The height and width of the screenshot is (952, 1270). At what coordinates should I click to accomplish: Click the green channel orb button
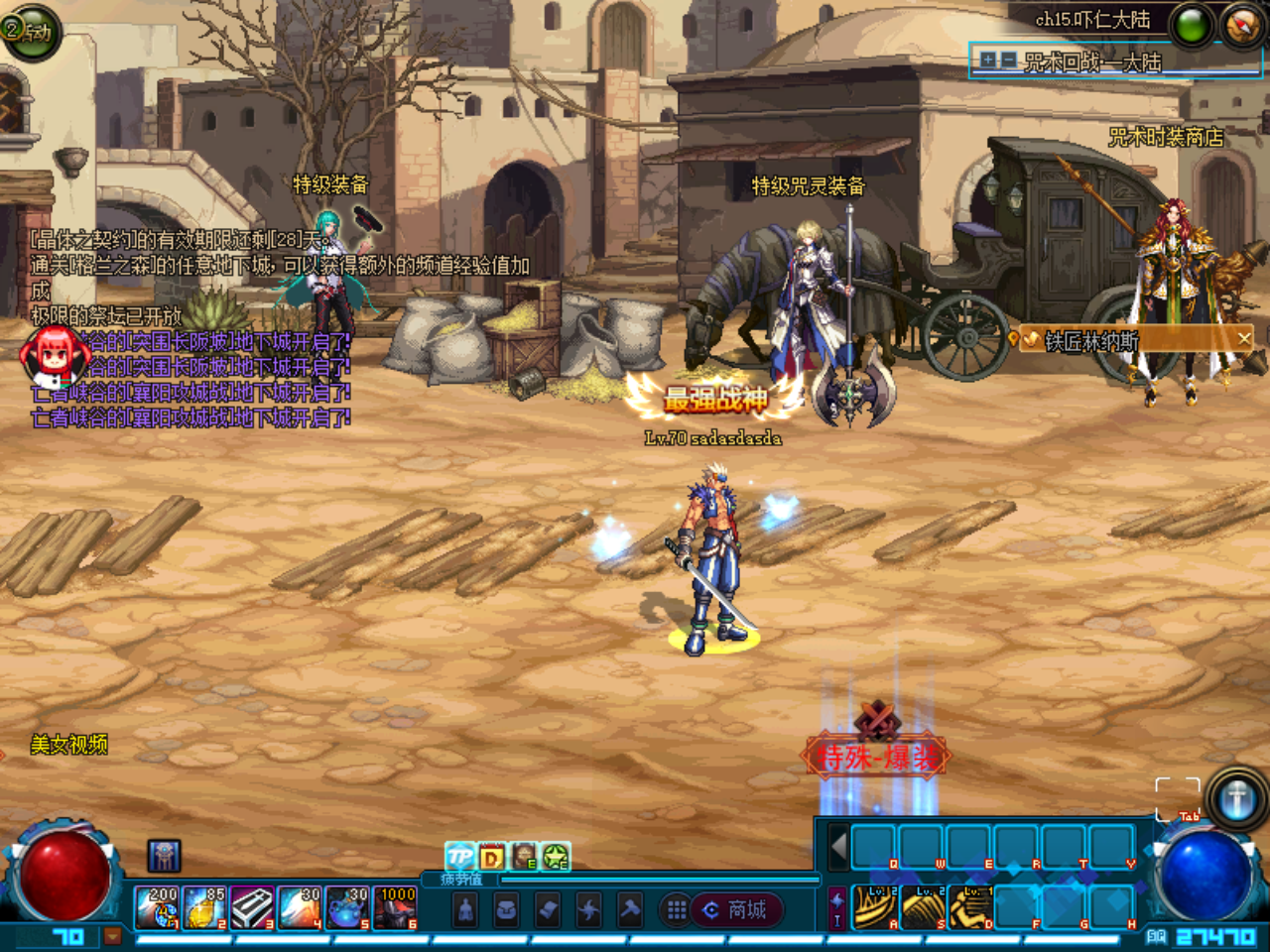(1192, 26)
